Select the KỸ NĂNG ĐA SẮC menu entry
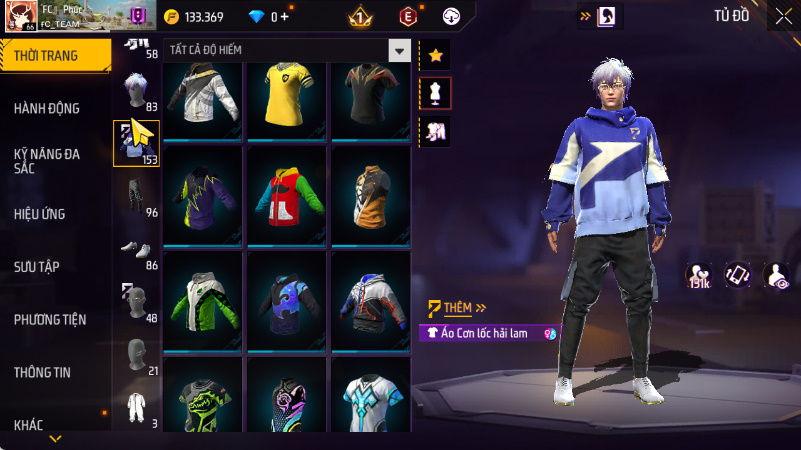Viewport: 801px width, 450px height. coord(47,161)
